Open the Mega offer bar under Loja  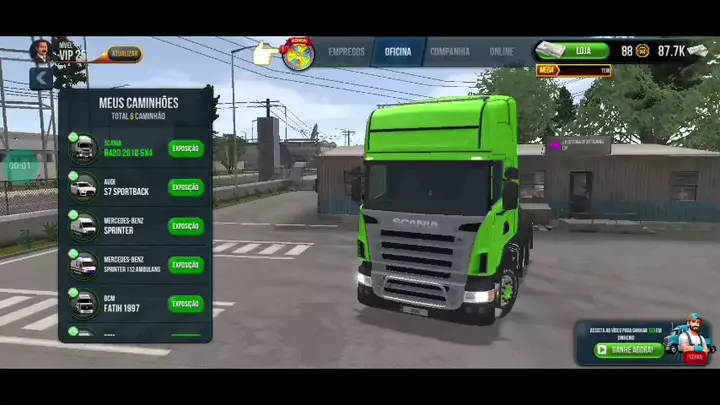[574, 70]
